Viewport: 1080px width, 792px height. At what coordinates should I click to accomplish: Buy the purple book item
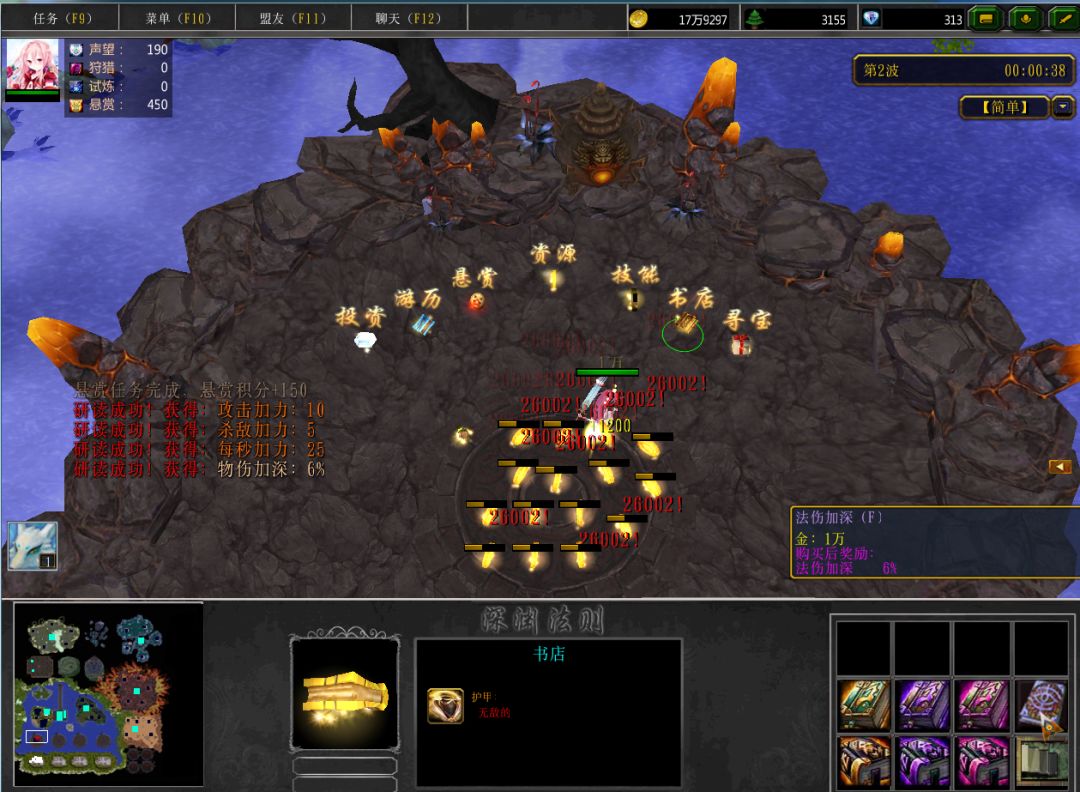923,704
